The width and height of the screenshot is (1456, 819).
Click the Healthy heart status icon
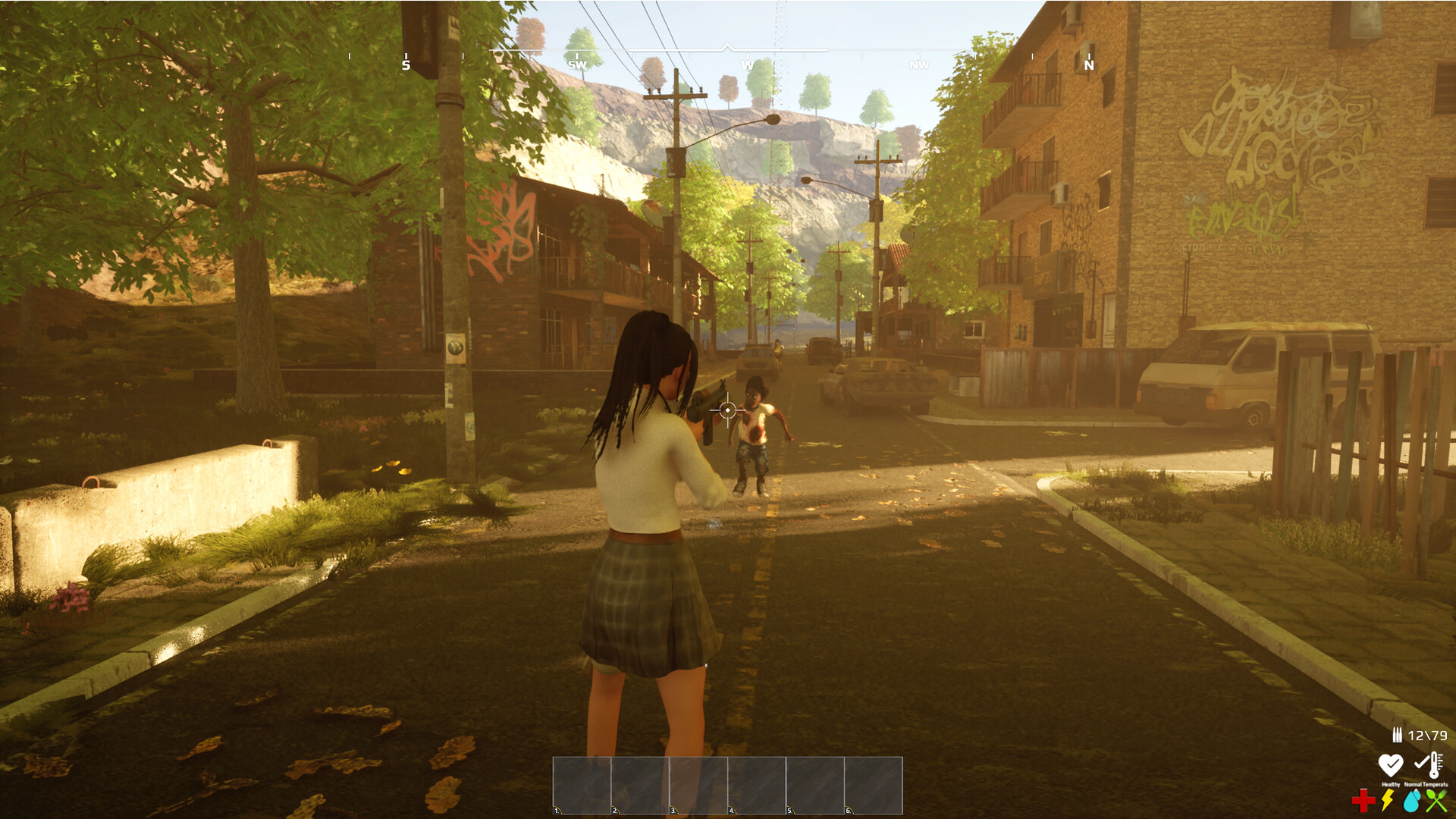click(1391, 764)
